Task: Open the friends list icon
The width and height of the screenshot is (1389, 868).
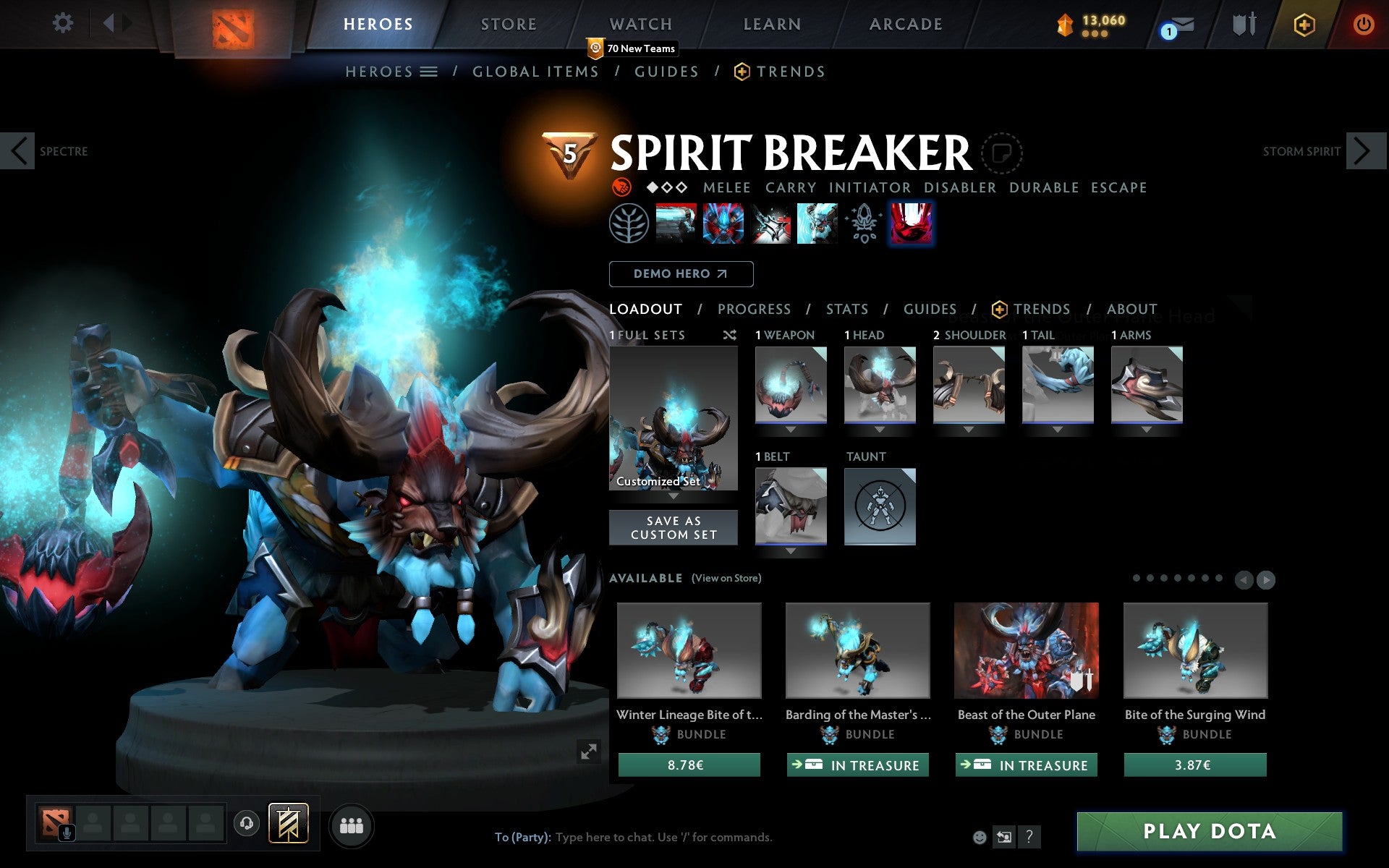Action: tap(352, 825)
